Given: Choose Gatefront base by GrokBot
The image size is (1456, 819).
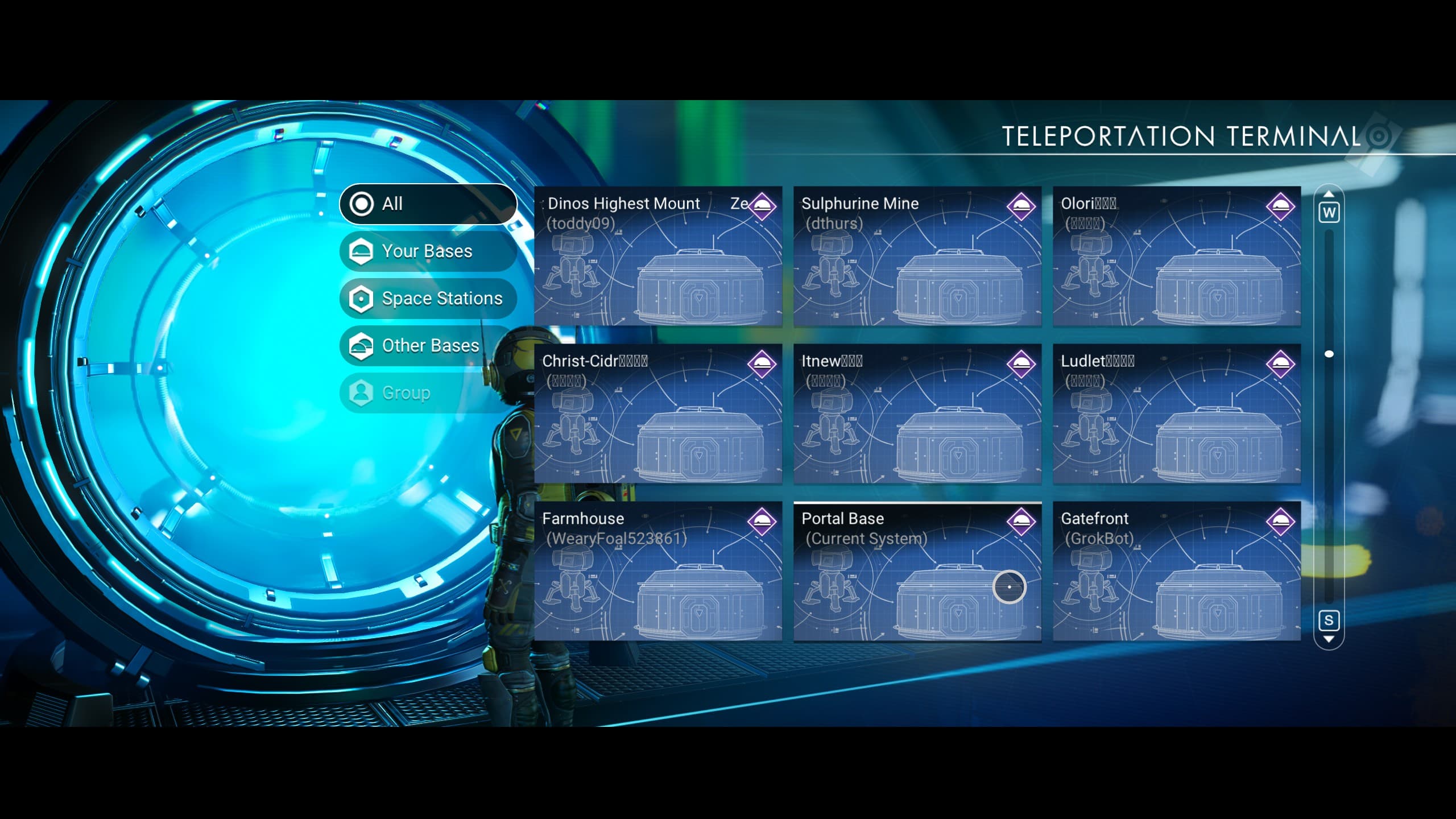Looking at the screenshot, I should [x=1177, y=571].
